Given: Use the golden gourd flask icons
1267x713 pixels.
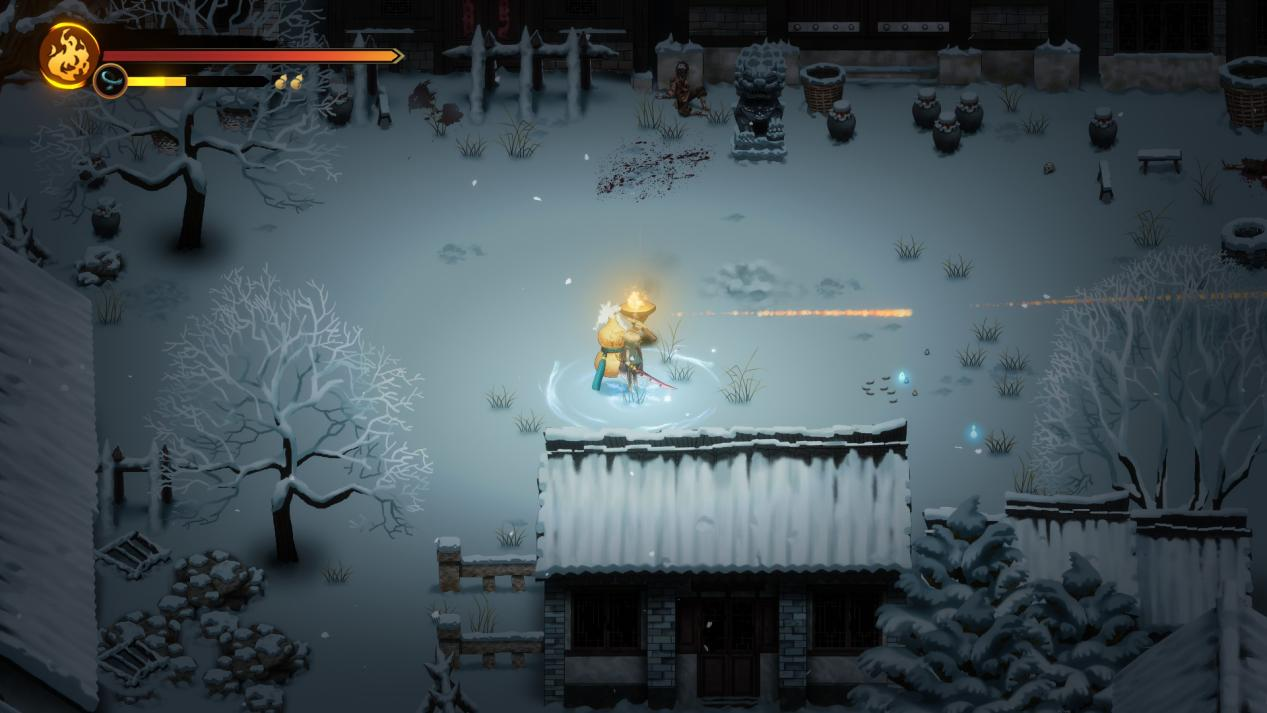Looking at the screenshot, I should (x=289, y=82).
